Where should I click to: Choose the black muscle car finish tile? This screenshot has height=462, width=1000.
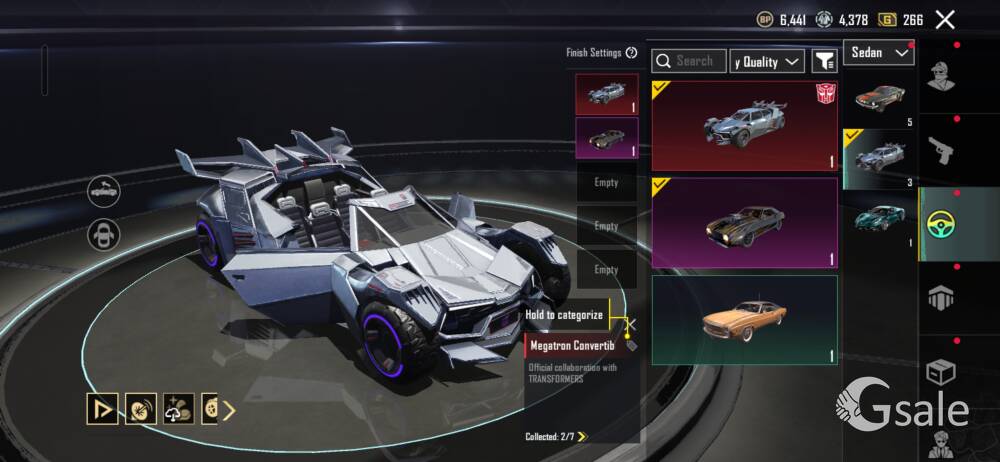(x=744, y=222)
